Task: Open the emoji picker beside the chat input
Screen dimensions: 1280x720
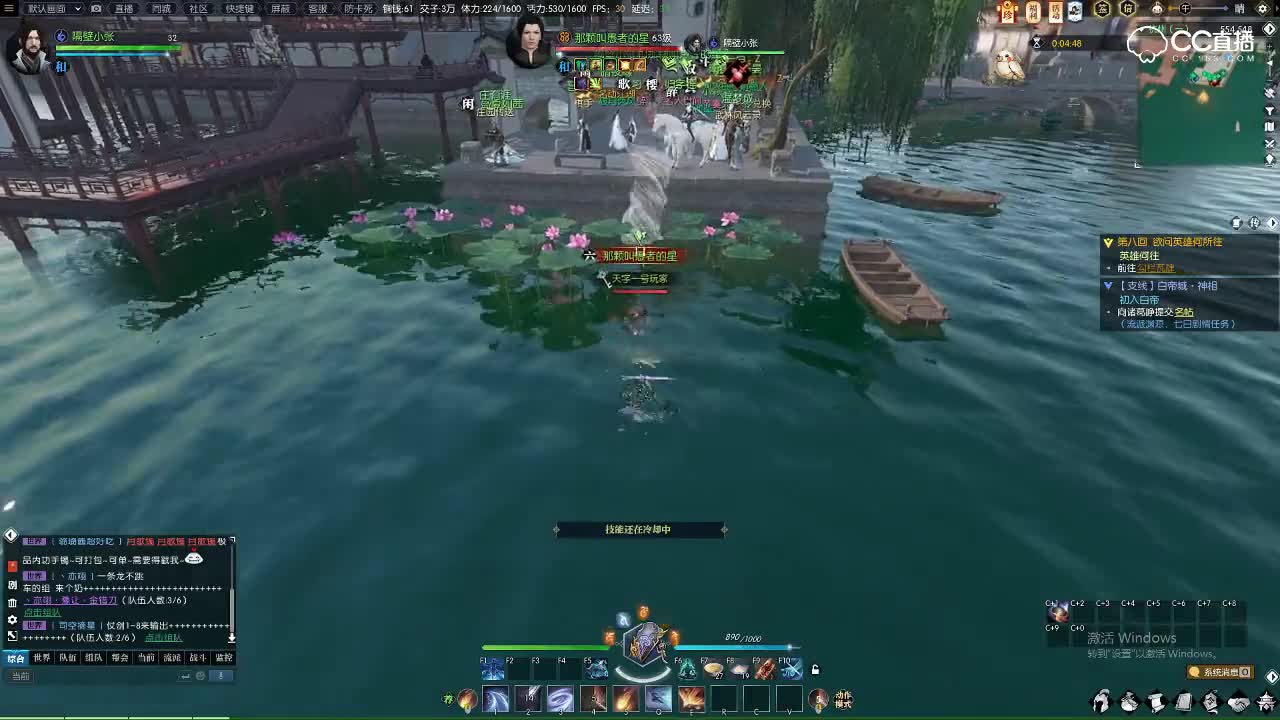Action: point(199,675)
